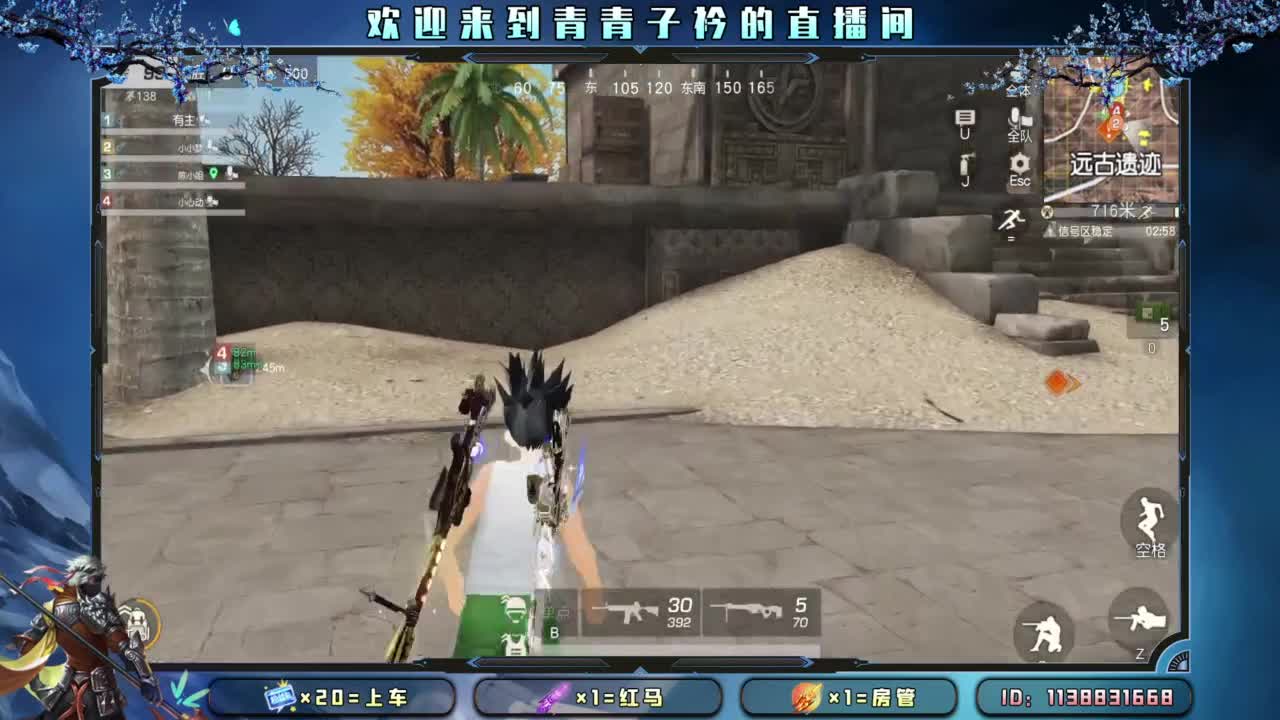Click the orange marker near the sand pile
Image resolution: width=1280 pixels, height=720 pixels.
click(x=1059, y=382)
